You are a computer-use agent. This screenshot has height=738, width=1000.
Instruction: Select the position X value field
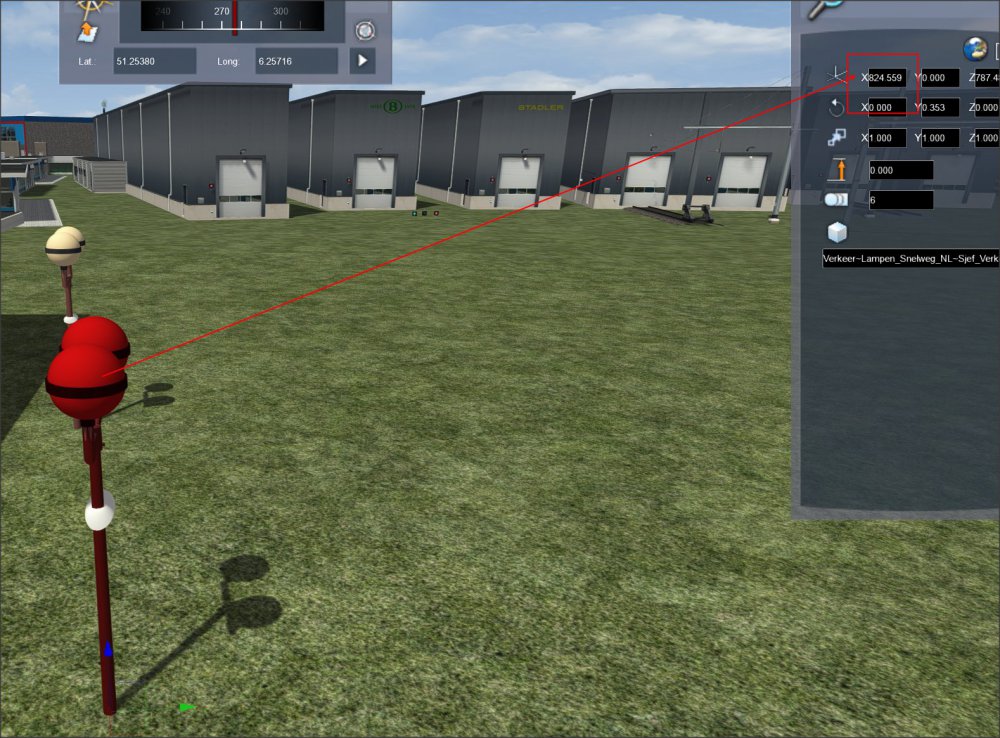click(887, 77)
